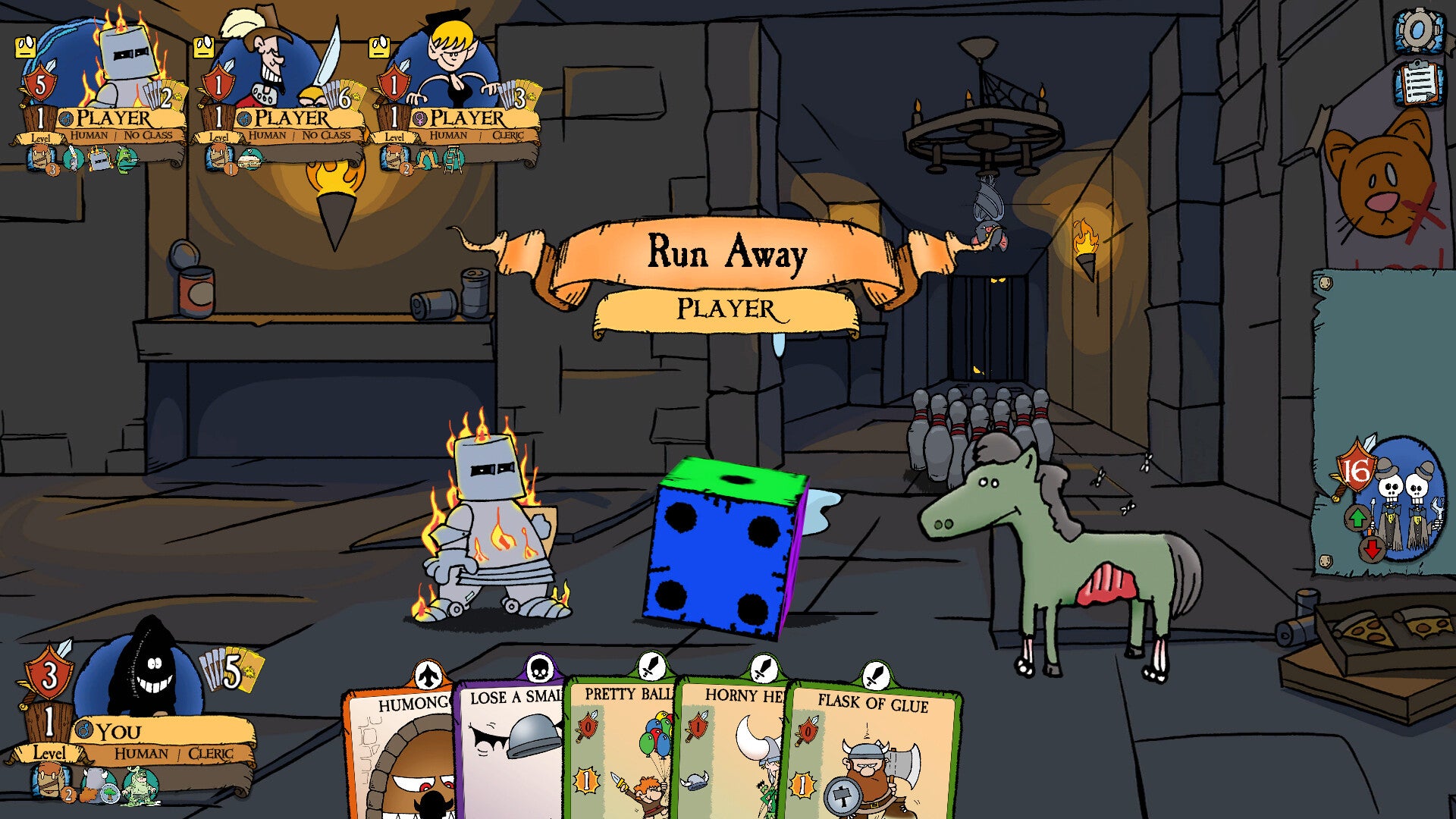Viewport: 1456px width, 819px height.
Task: Select the green monster icon beside your helmet icon
Action: [x=140, y=786]
